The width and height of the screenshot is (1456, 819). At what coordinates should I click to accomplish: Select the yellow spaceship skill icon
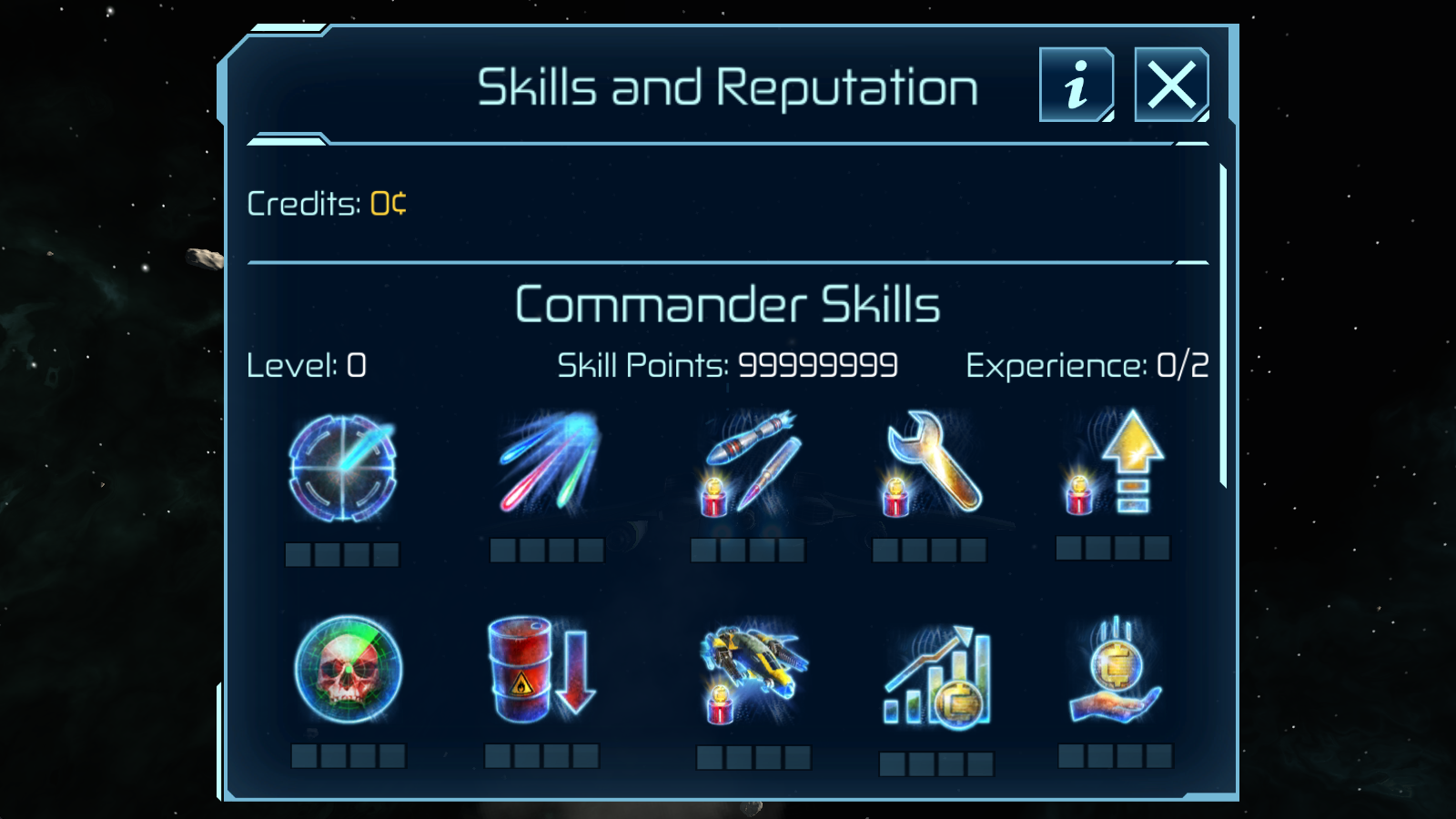753,670
